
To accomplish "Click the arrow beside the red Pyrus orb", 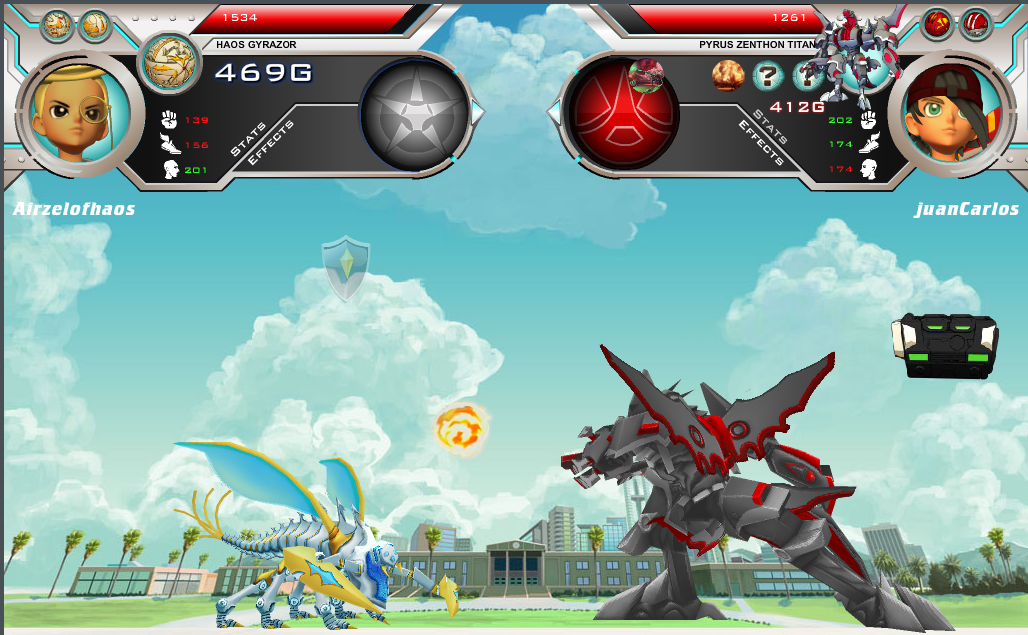I will [x=554, y=112].
